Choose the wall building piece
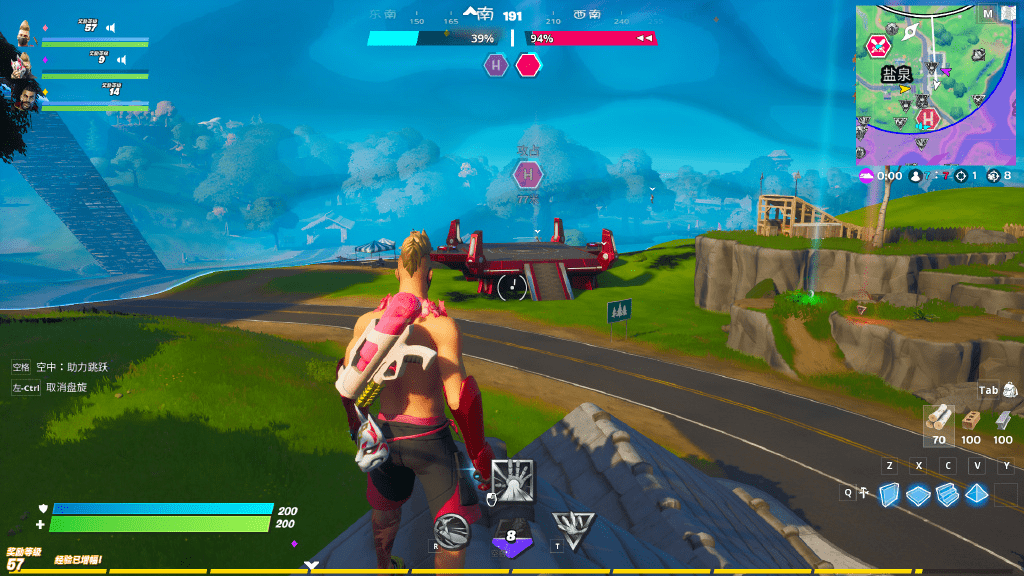 889,493
